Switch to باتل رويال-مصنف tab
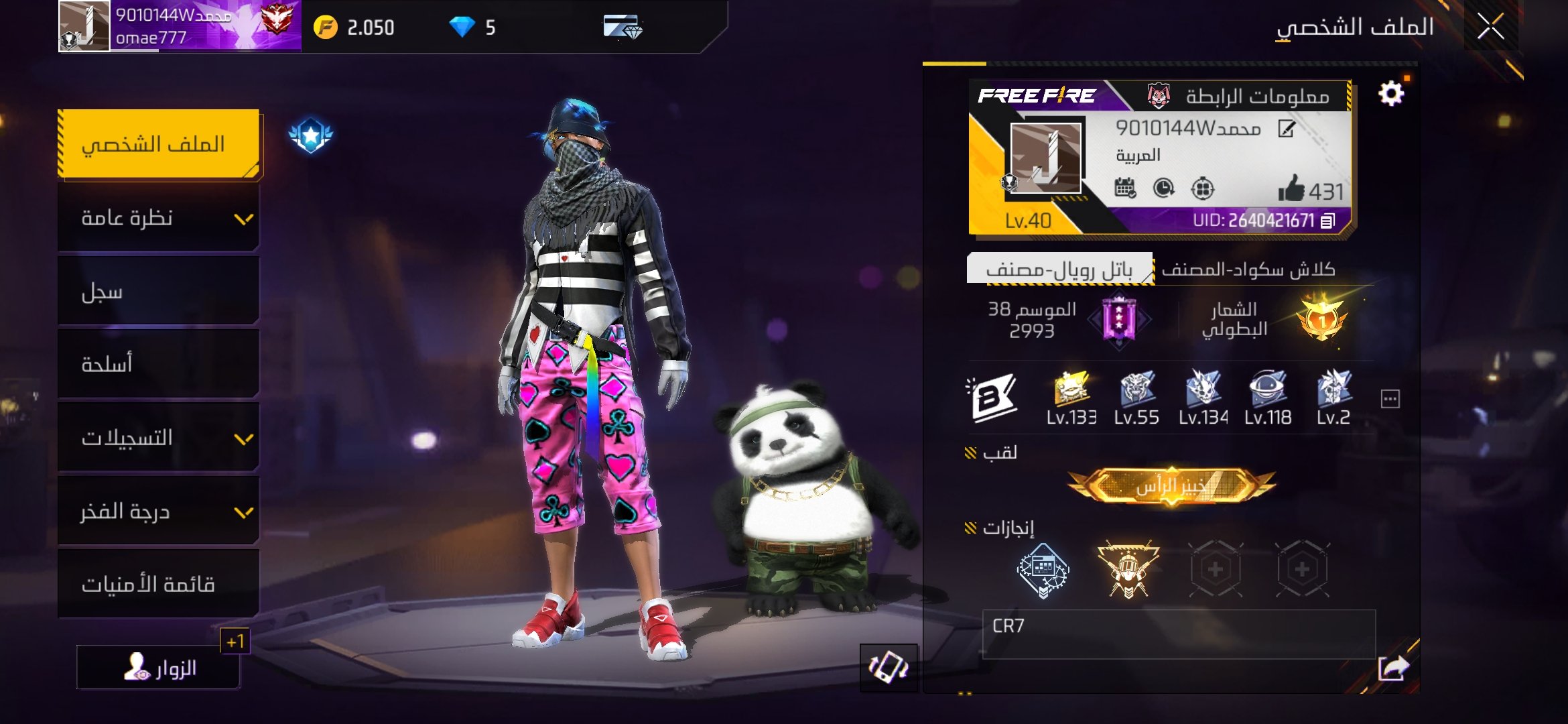Screen dimensions: 1568x724 tap(1059, 269)
